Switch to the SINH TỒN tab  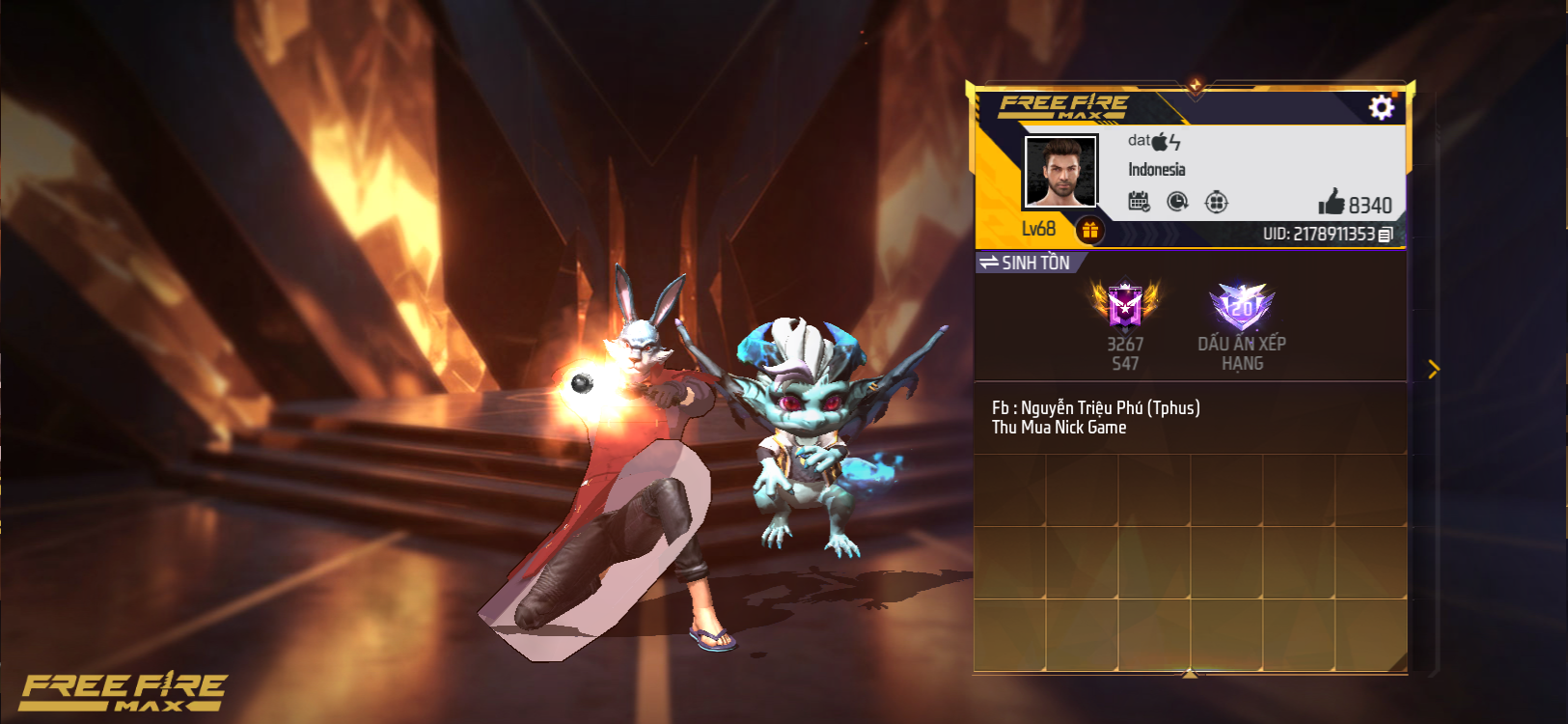(x=1034, y=261)
